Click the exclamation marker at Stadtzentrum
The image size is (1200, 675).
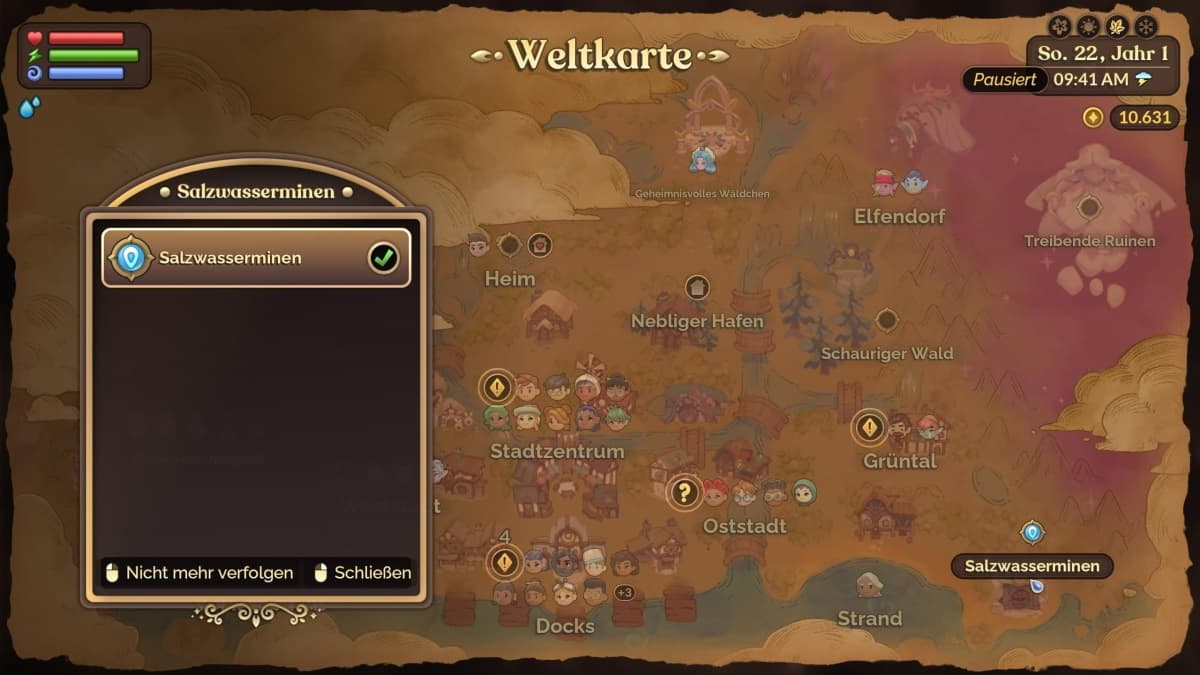click(x=497, y=386)
